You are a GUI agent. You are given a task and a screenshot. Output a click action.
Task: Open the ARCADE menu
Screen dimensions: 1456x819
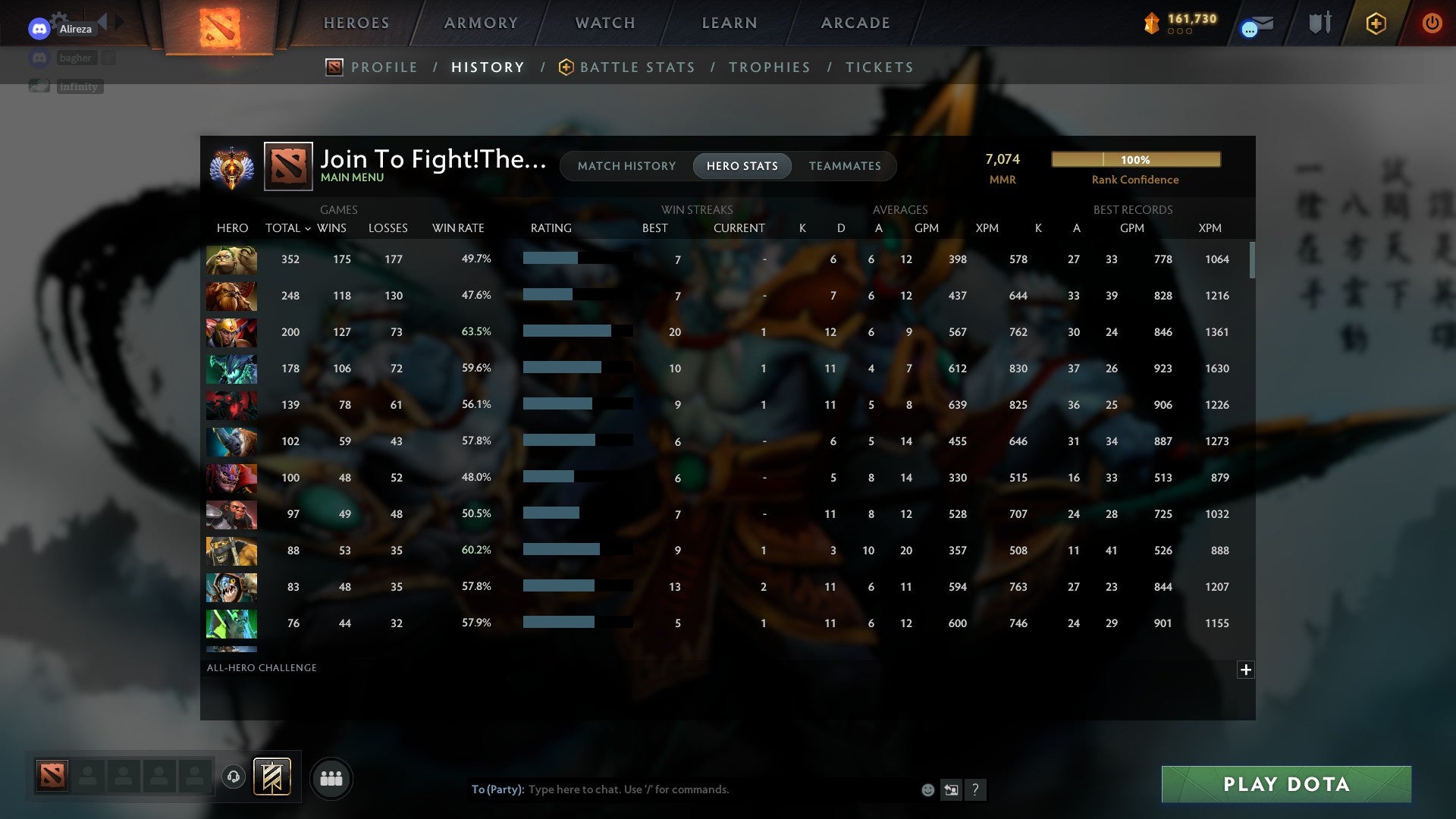coord(854,23)
